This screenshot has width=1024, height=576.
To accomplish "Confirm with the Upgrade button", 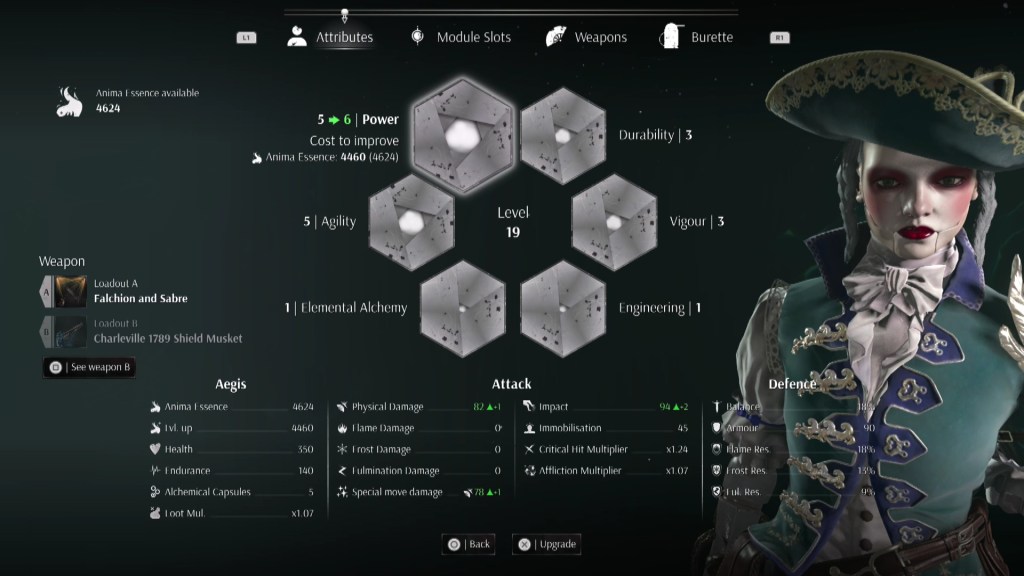I will pyautogui.click(x=546, y=544).
